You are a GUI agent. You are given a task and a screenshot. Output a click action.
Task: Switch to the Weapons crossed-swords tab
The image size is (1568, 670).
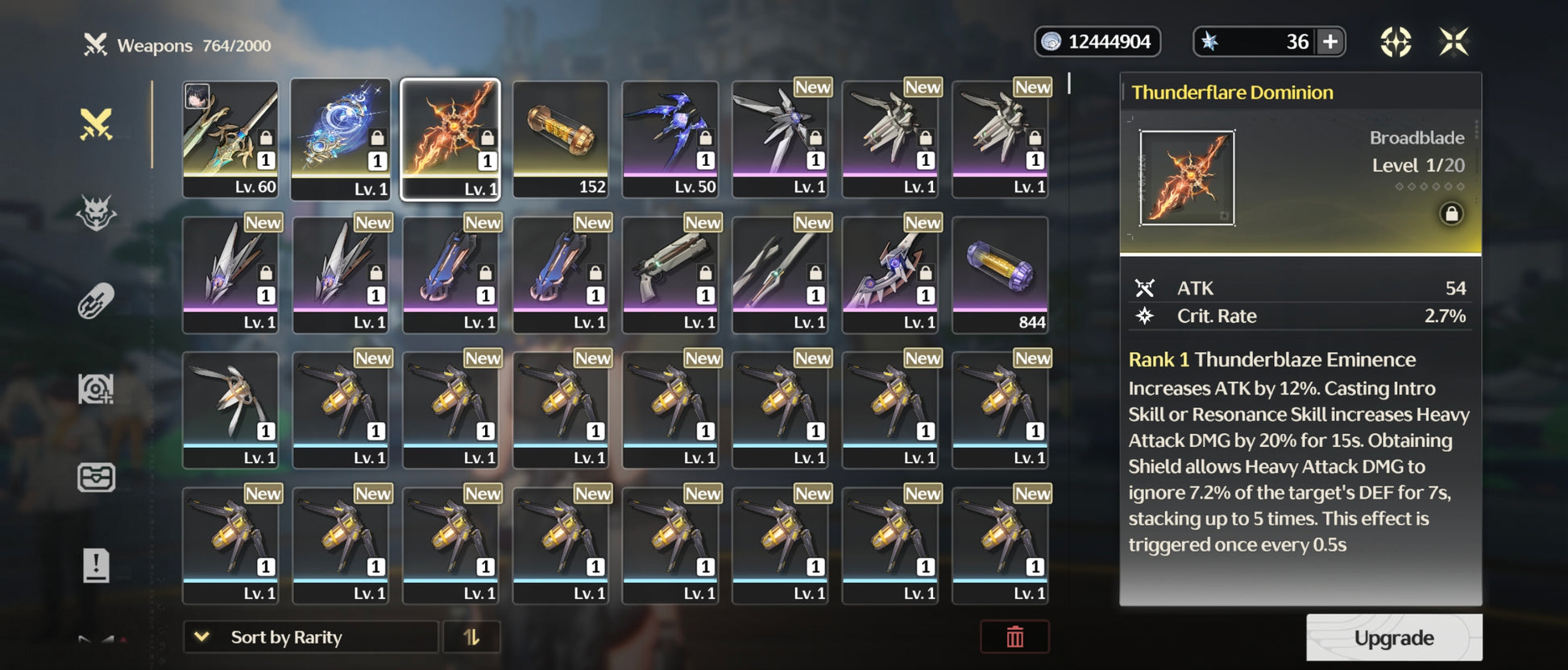pyautogui.click(x=96, y=125)
